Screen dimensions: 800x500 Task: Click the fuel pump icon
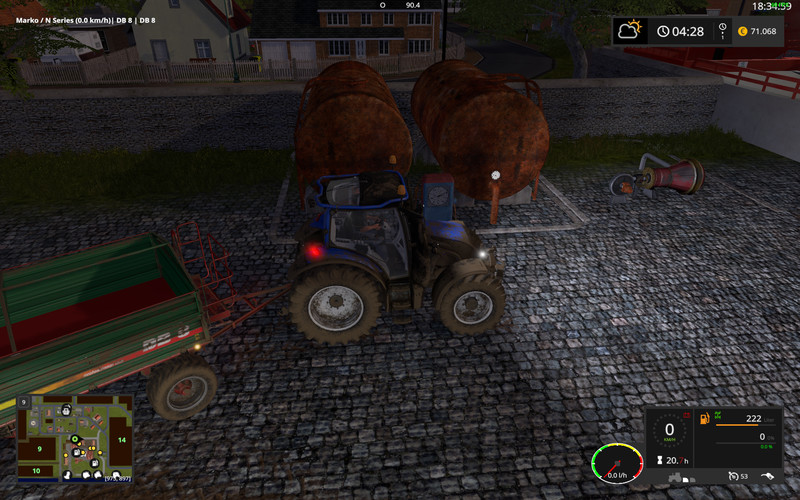(x=704, y=417)
